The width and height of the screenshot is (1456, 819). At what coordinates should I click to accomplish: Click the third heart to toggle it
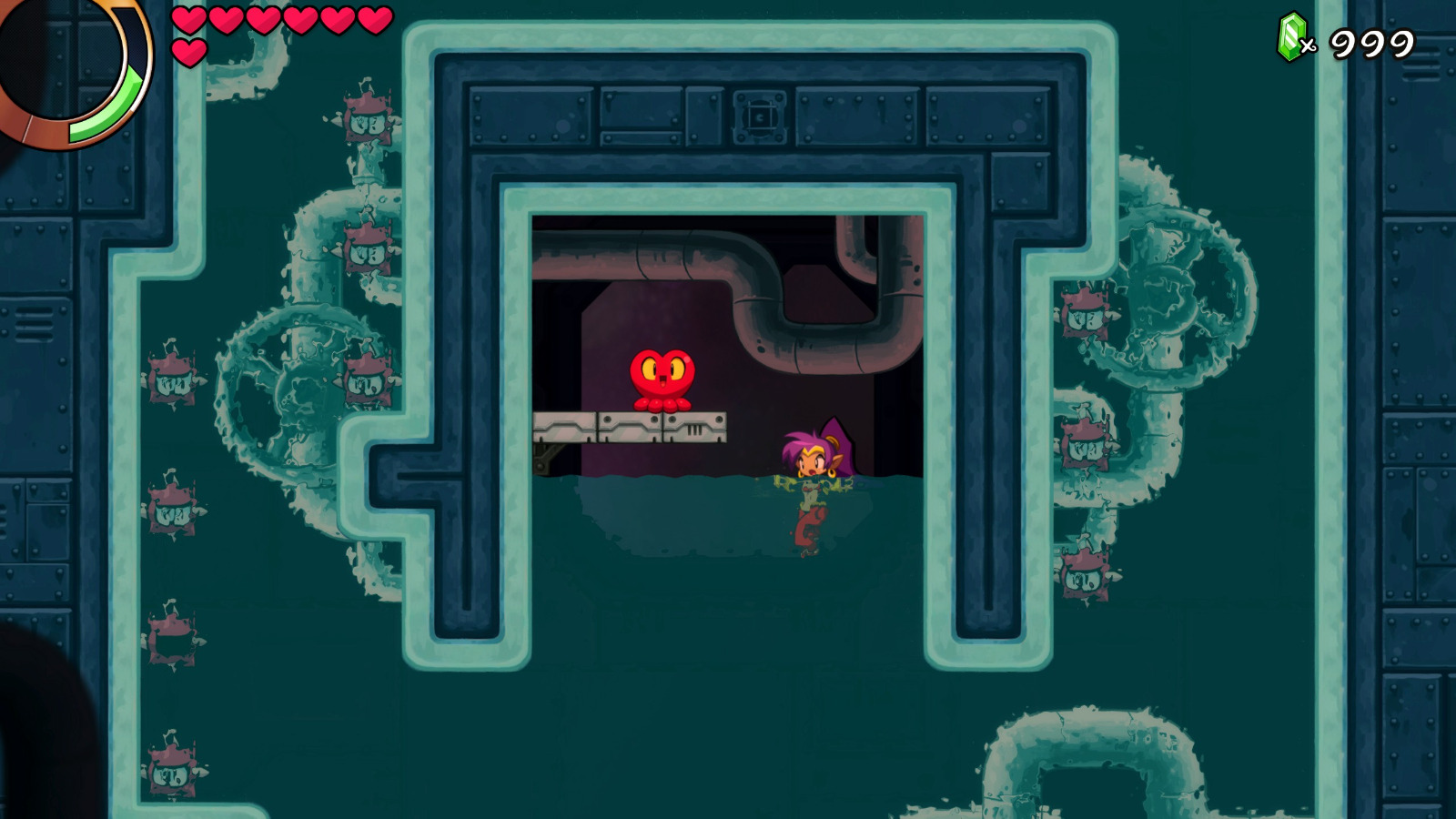263,19
